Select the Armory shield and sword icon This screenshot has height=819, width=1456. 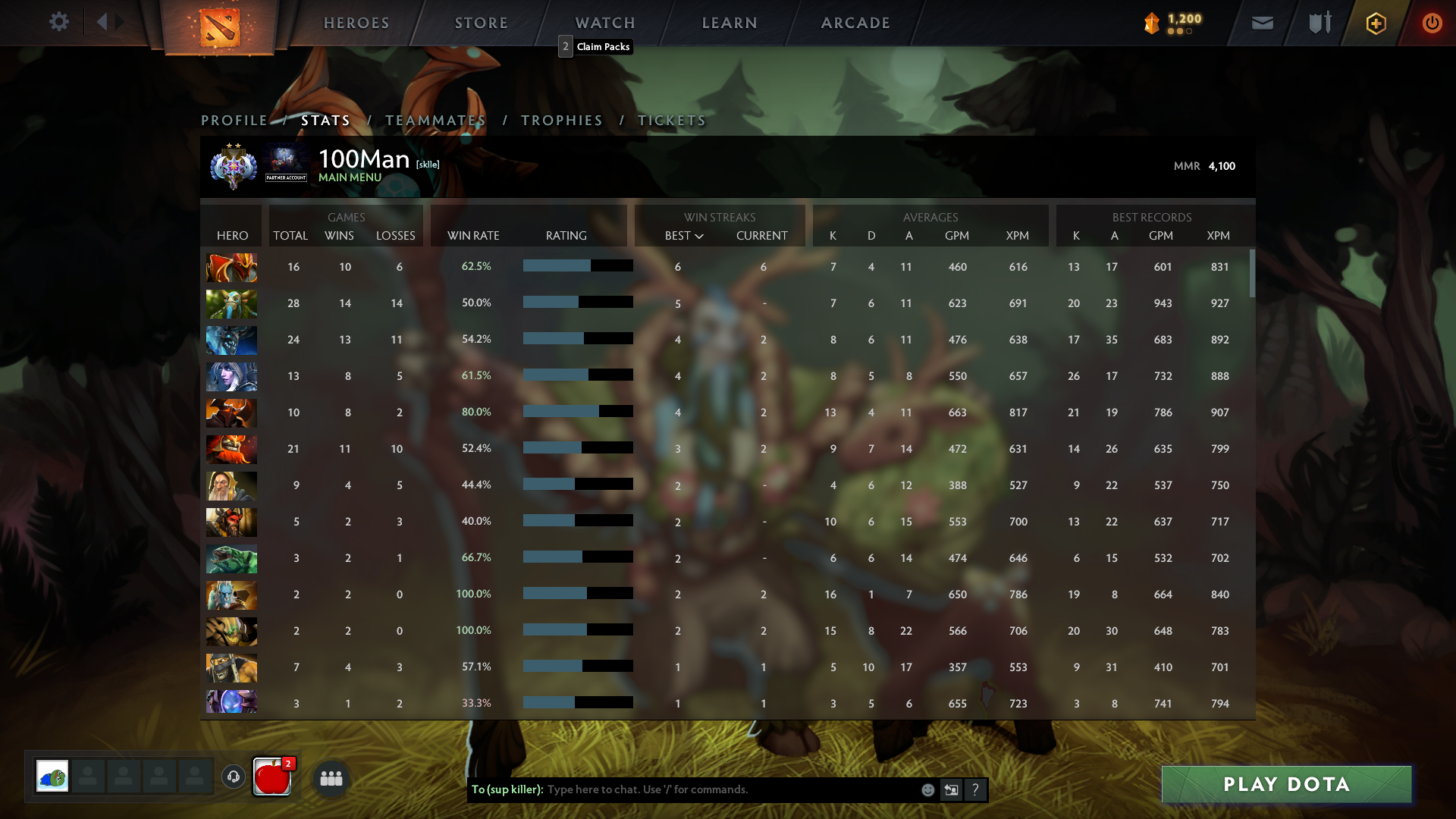pos(1318,23)
